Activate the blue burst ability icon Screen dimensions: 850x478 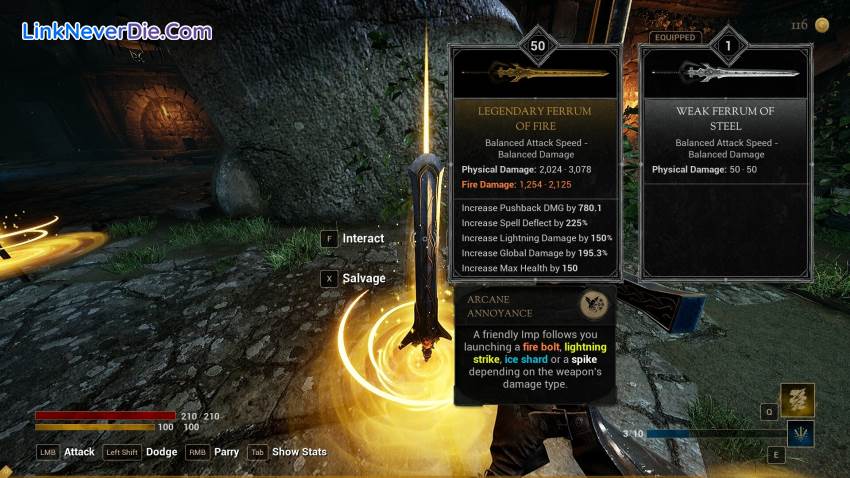coord(799,433)
